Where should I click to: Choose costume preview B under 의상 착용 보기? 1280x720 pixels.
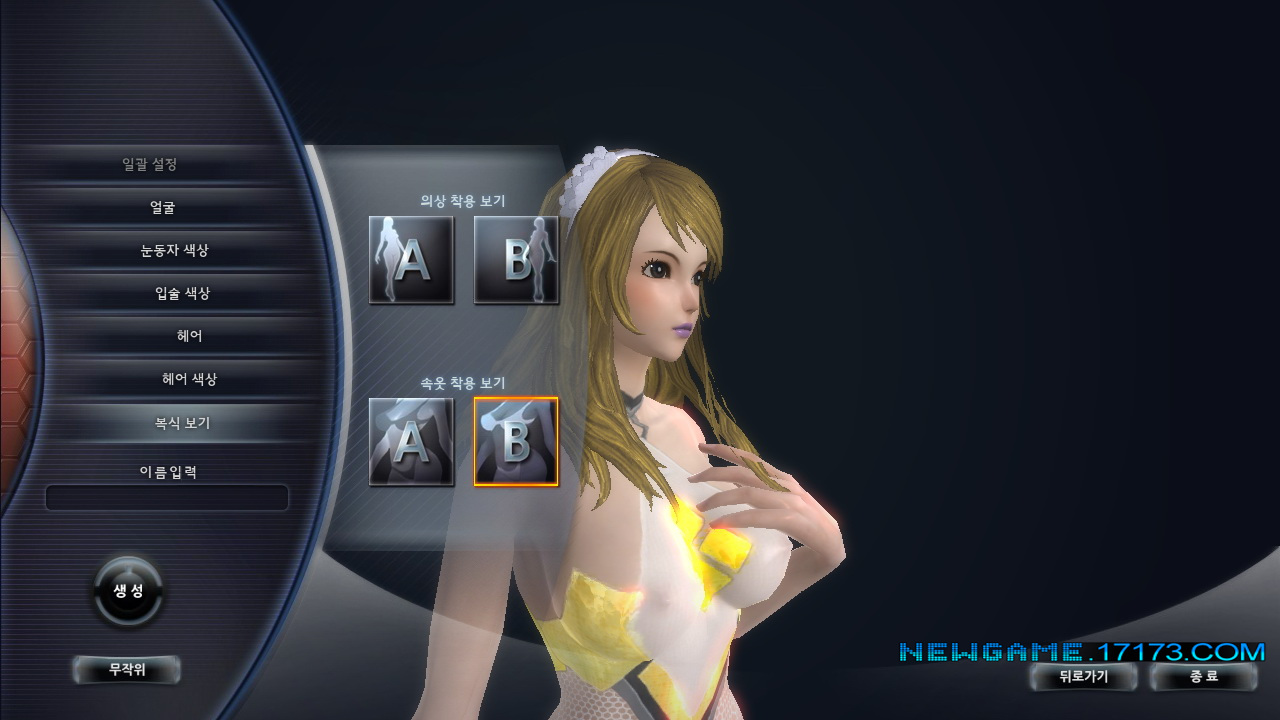click(516, 260)
